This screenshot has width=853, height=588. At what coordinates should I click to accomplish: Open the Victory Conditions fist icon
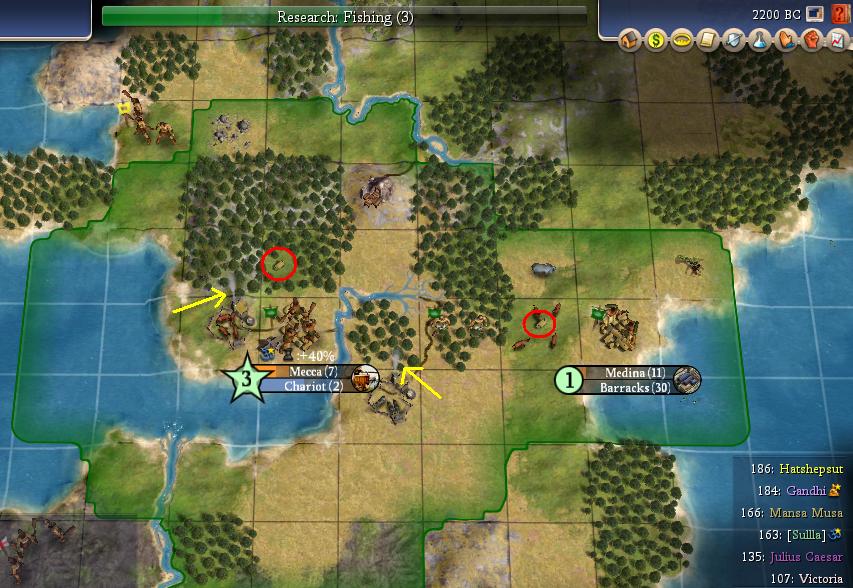coord(807,41)
